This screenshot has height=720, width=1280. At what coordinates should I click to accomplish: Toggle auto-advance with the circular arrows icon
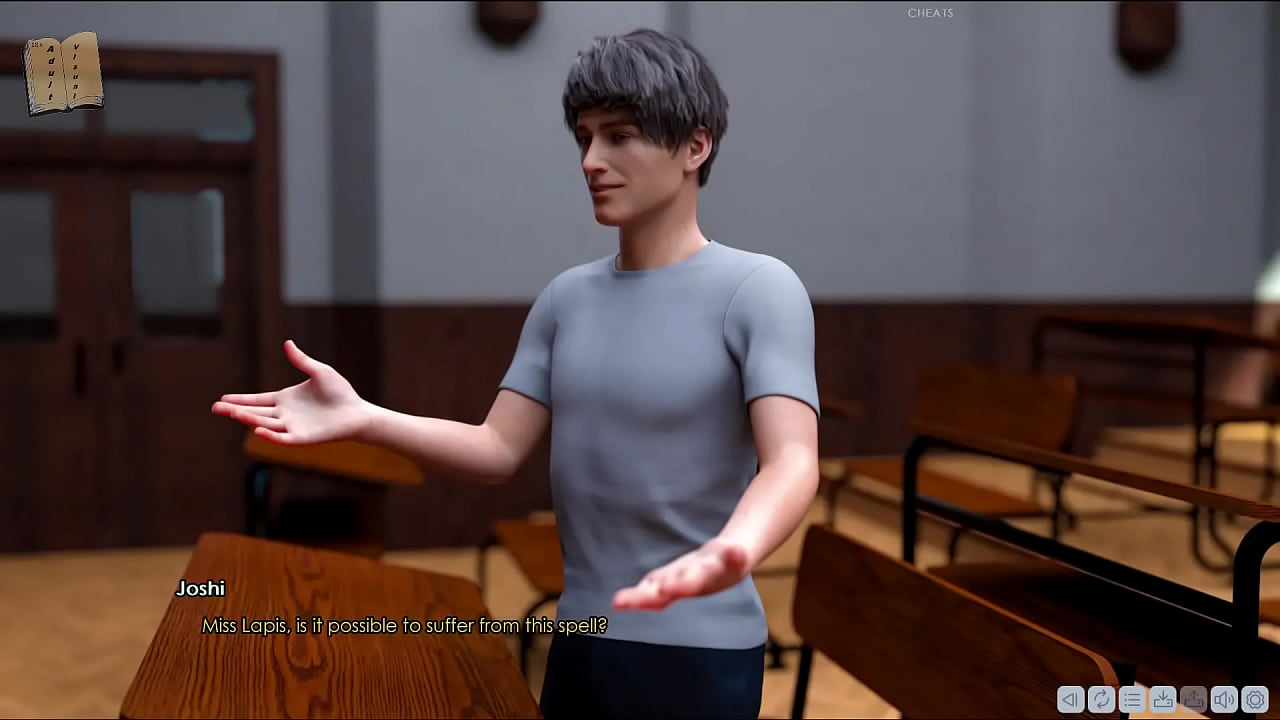pyautogui.click(x=1101, y=700)
